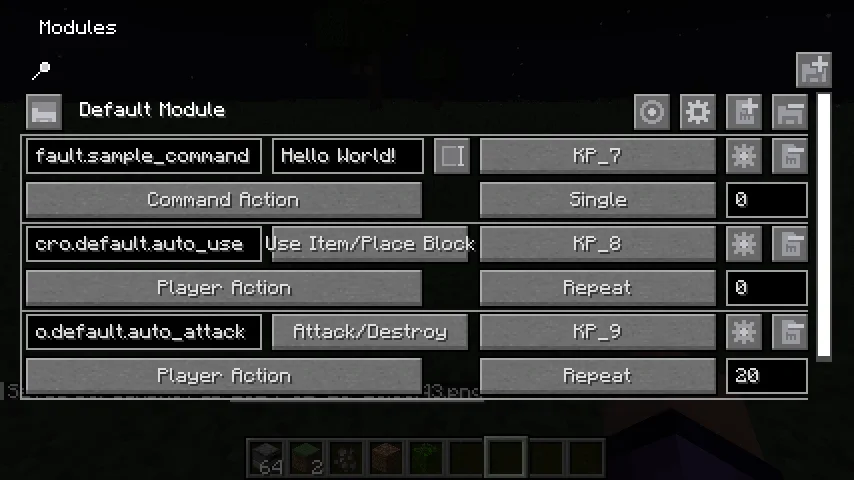The width and height of the screenshot is (854, 480).
Task: Click the add-folder icon in the top-right corner
Action: click(x=814, y=70)
